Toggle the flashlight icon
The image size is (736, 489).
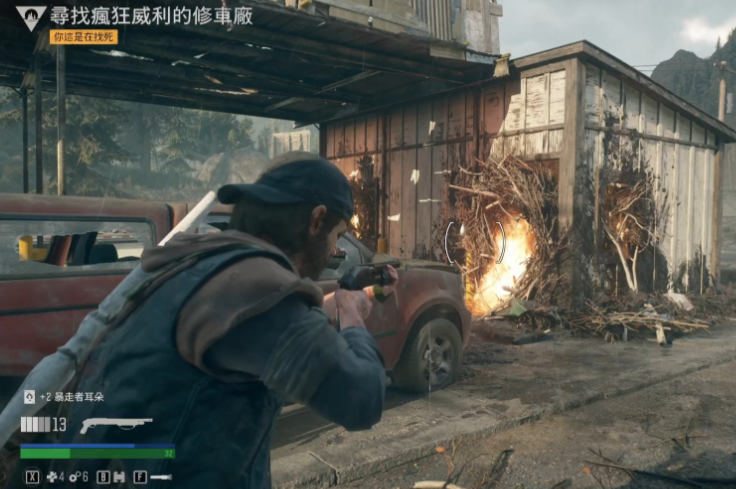[161, 477]
